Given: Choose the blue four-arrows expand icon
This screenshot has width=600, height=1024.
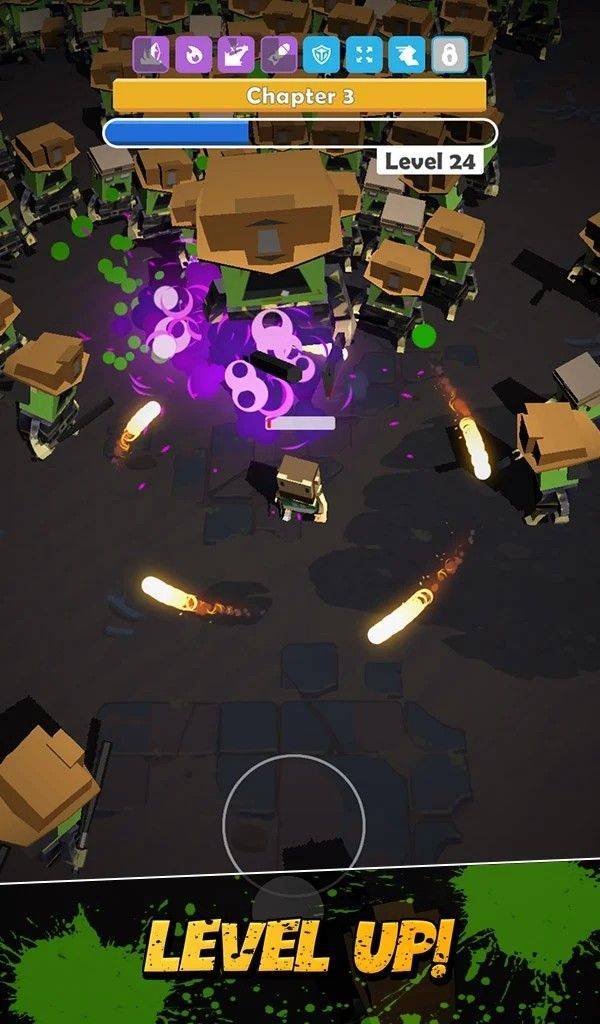Looking at the screenshot, I should tap(364, 55).
